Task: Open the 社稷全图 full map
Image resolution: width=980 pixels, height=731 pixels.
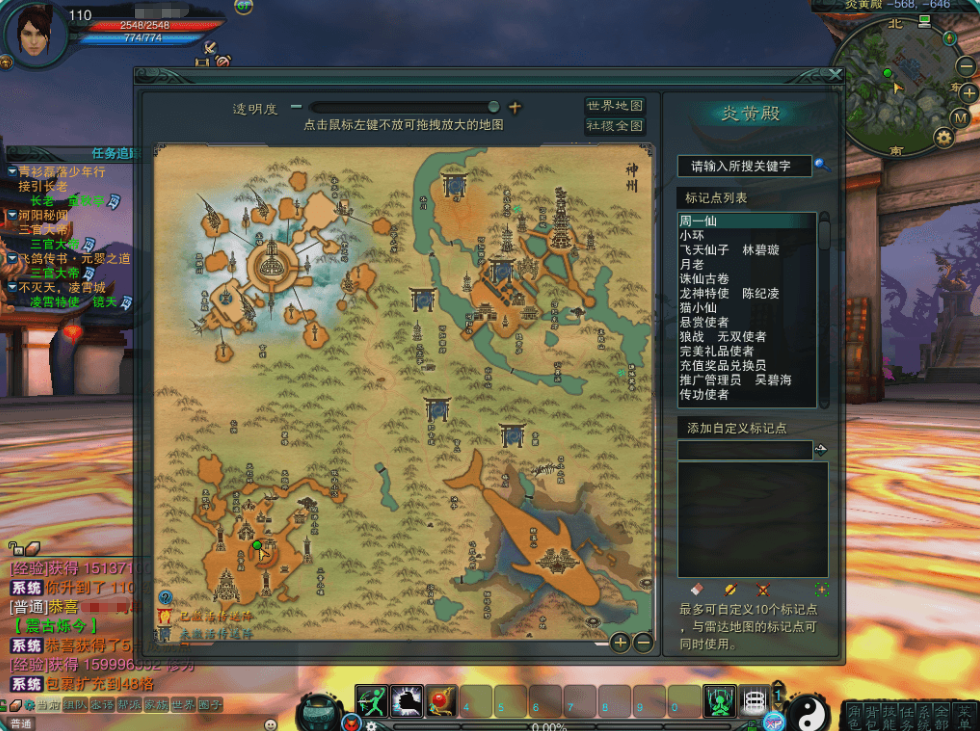Action: (614, 127)
